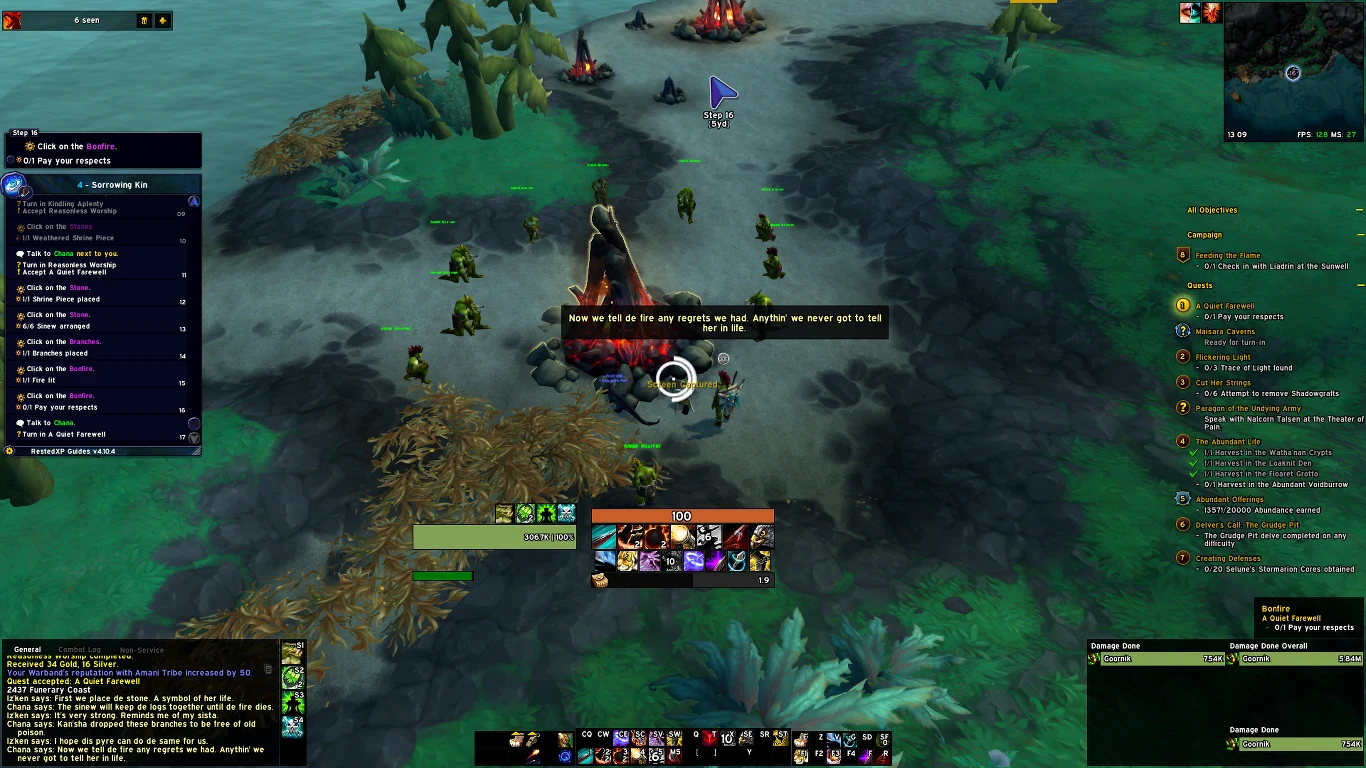Collapse the Campaign section of the tracker
This screenshot has width=1366, height=768.
coord(1359,235)
